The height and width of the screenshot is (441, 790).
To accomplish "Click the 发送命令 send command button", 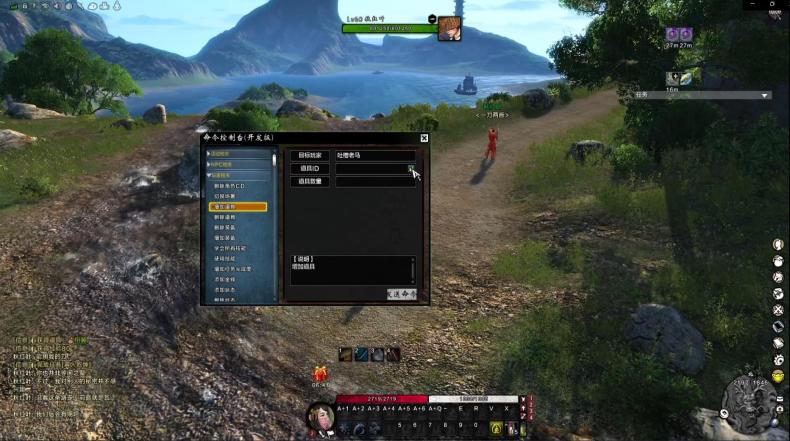I will point(402,294).
